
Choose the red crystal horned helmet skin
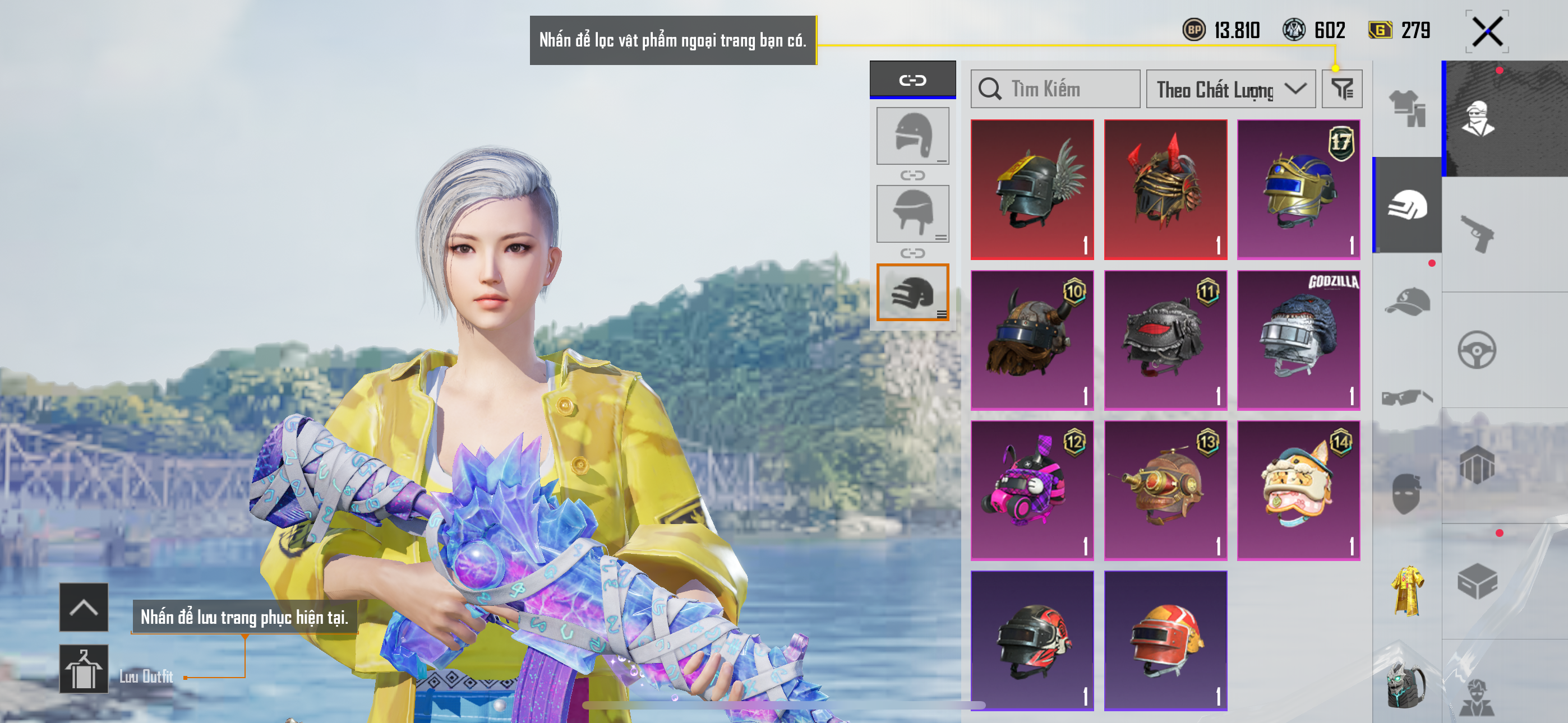(1165, 189)
